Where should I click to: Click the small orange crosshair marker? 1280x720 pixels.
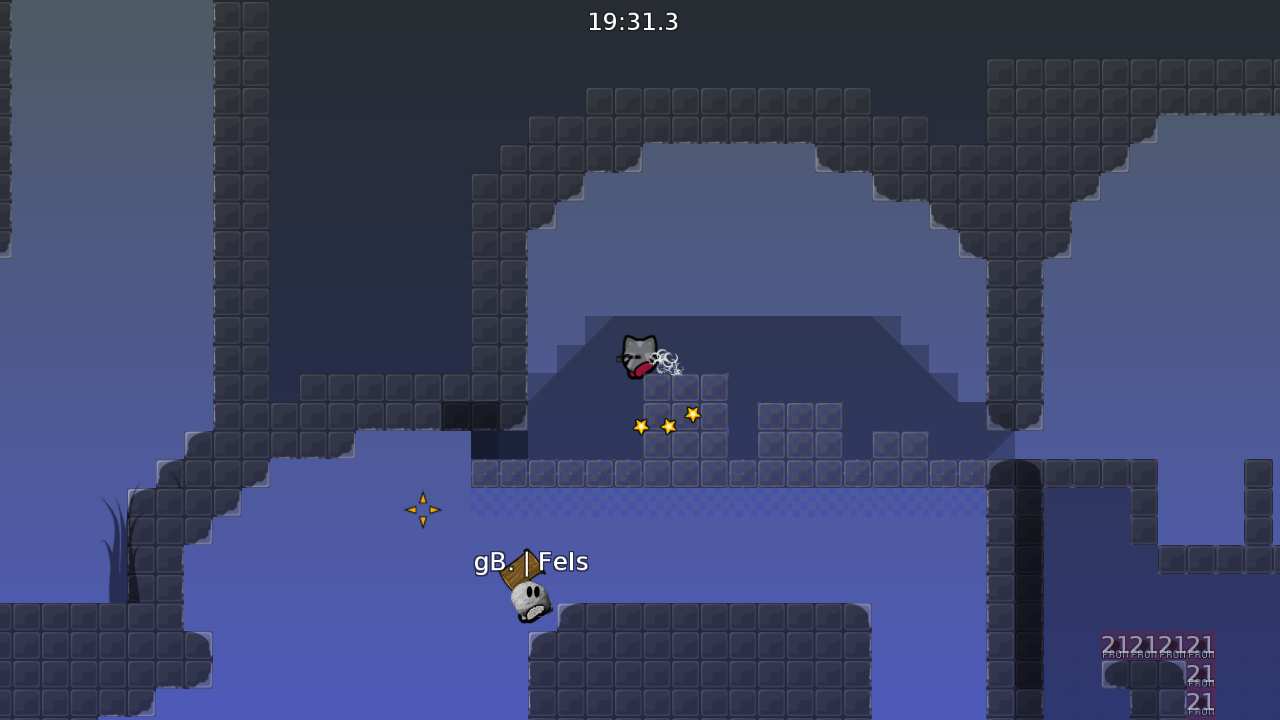[x=421, y=510]
